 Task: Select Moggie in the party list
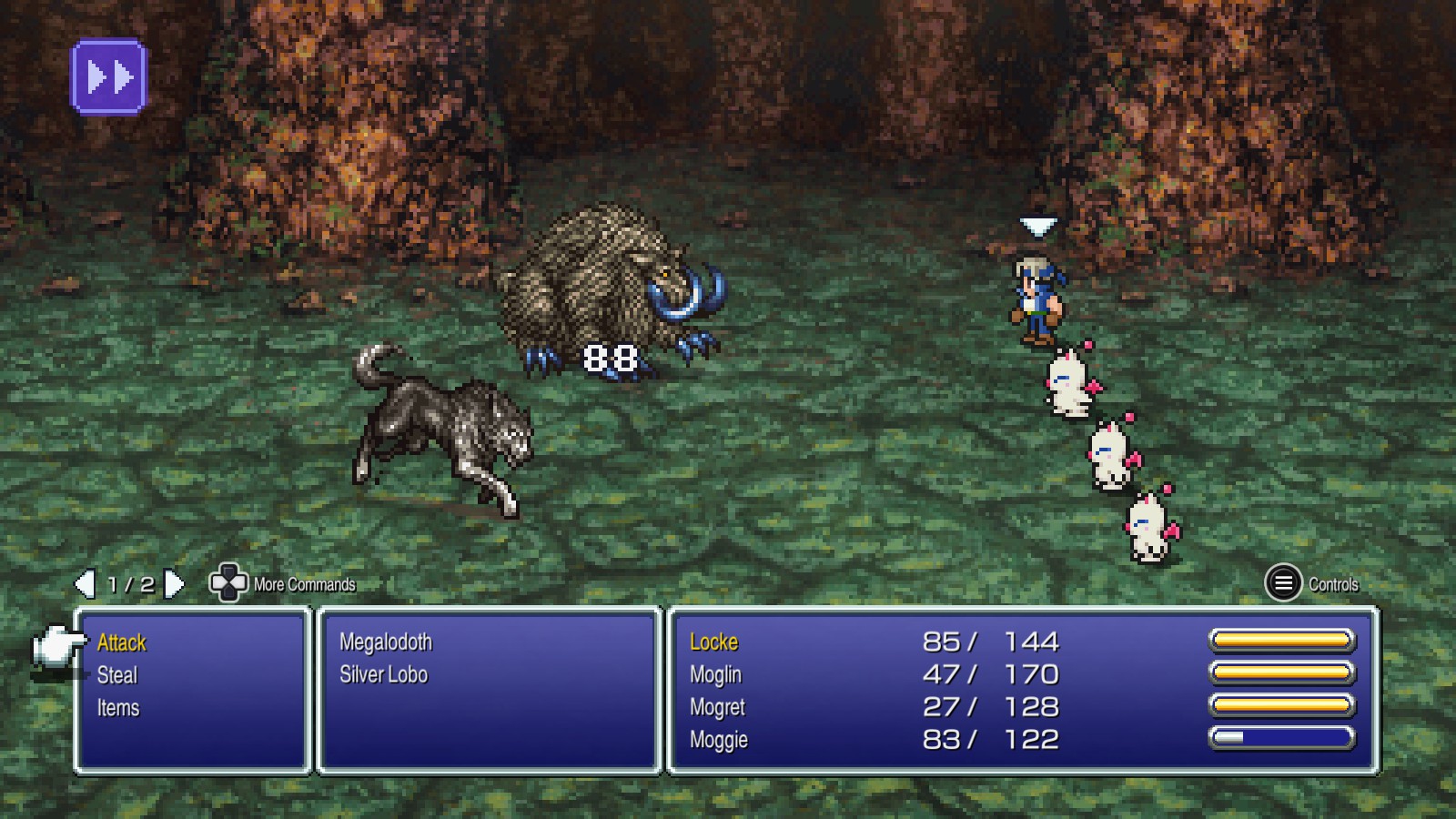click(719, 740)
